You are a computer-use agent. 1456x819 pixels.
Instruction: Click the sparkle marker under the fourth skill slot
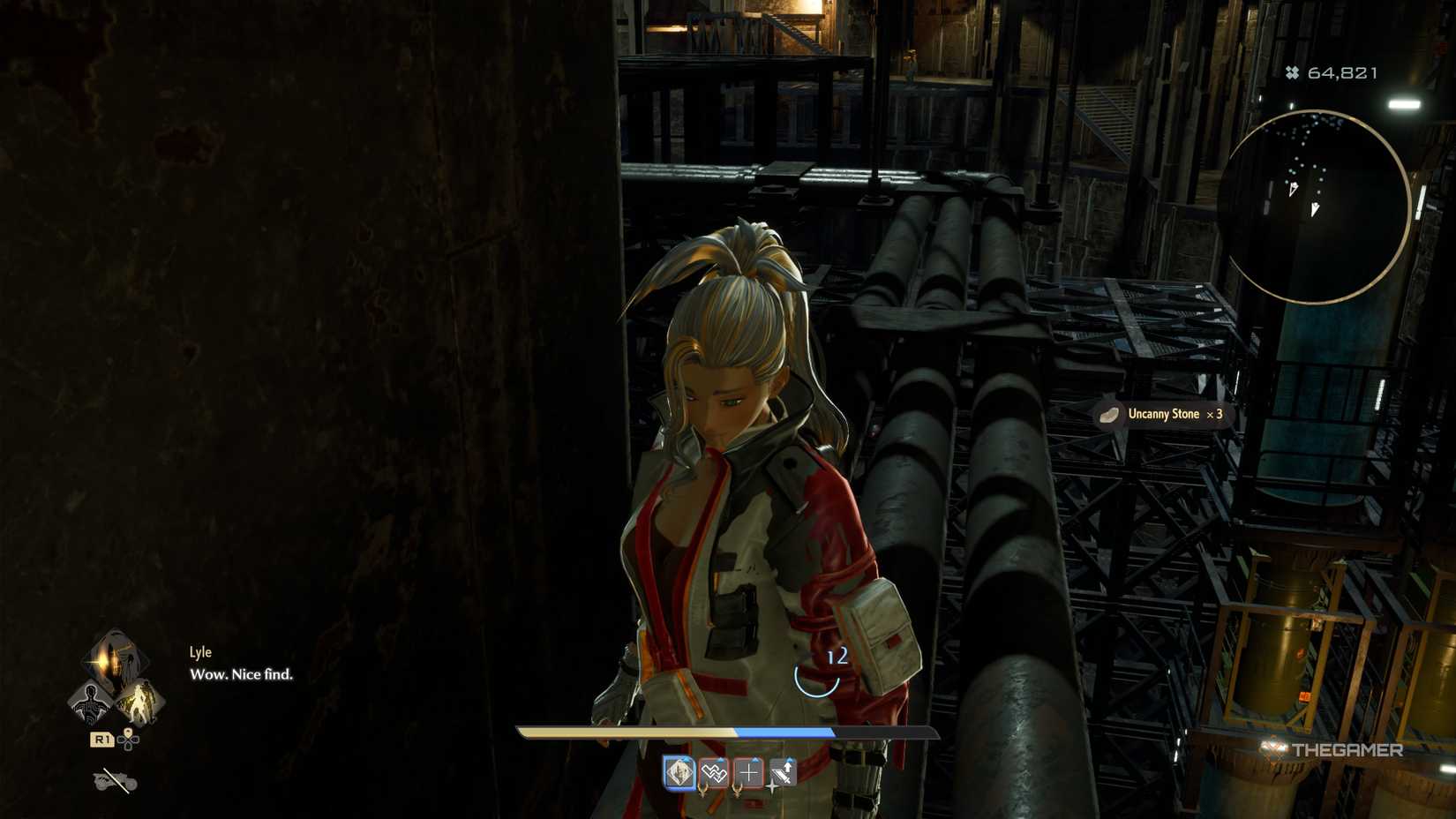pos(772,787)
